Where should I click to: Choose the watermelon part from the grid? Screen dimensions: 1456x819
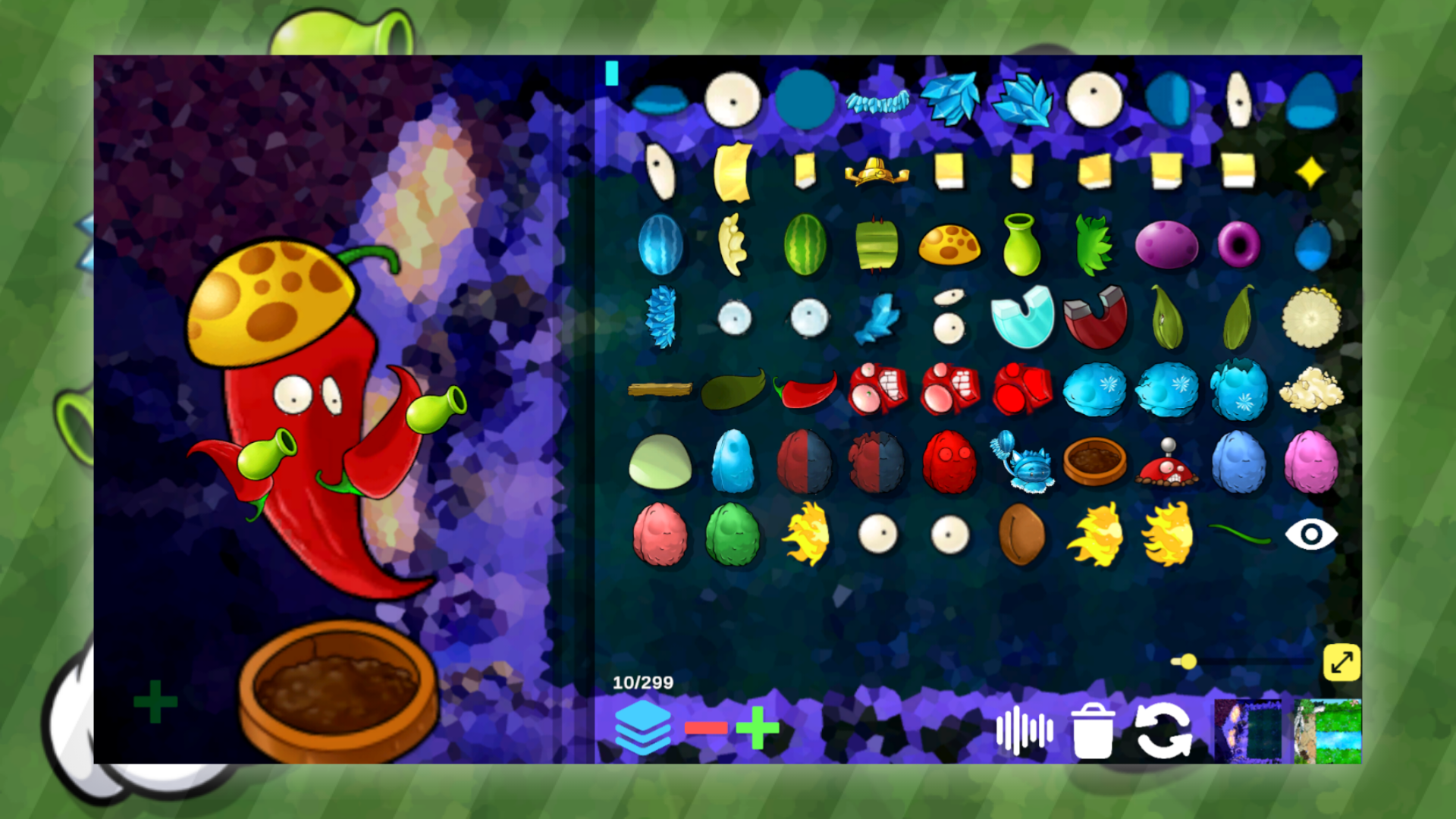click(805, 244)
